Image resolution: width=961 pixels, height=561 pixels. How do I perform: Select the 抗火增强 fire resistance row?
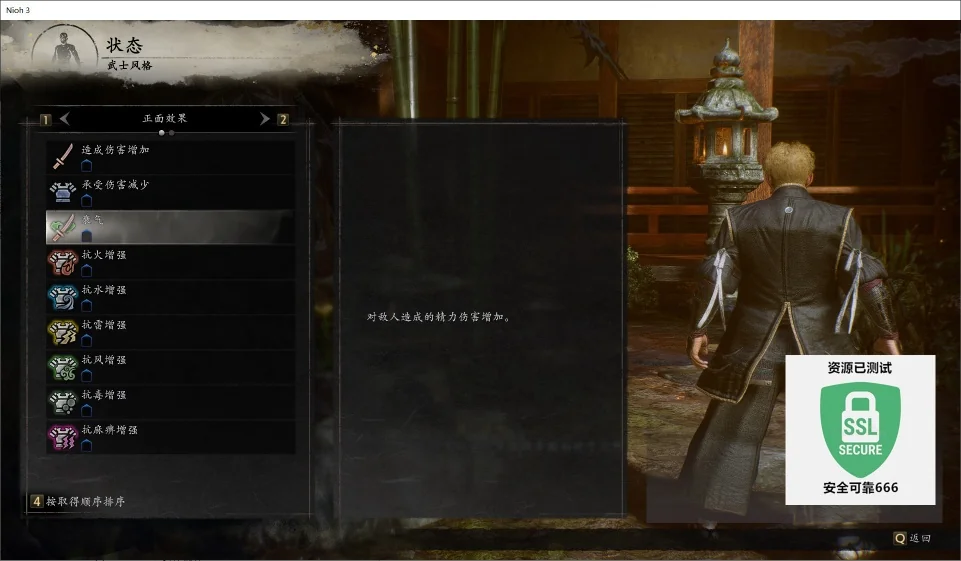(x=170, y=262)
